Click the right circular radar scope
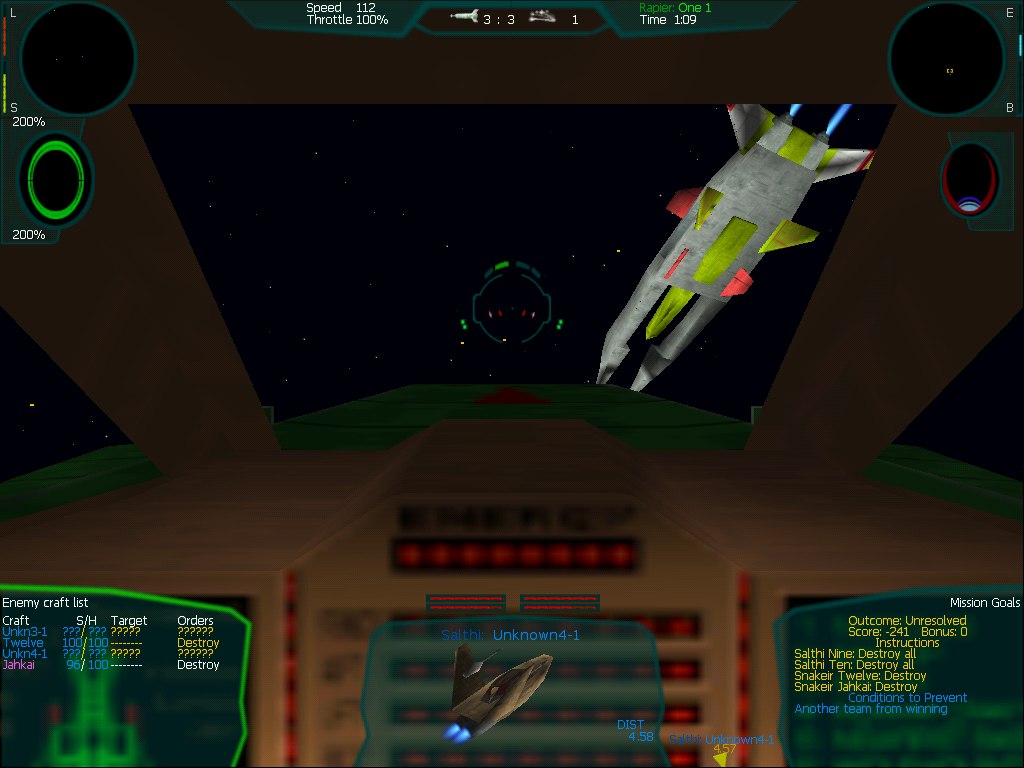The image size is (1024, 768). tap(947, 59)
